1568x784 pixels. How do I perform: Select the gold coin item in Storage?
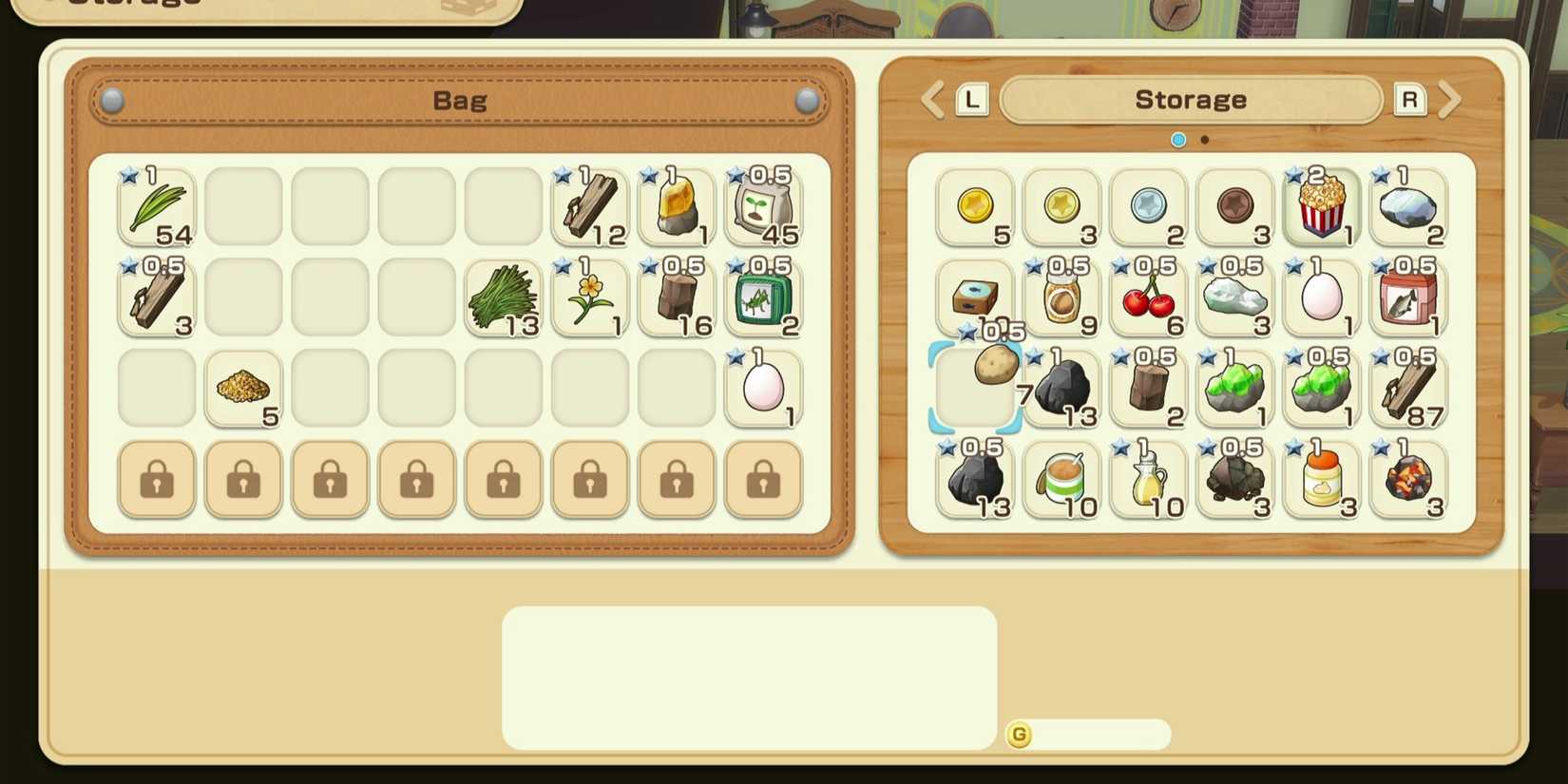pyautogui.click(x=974, y=204)
